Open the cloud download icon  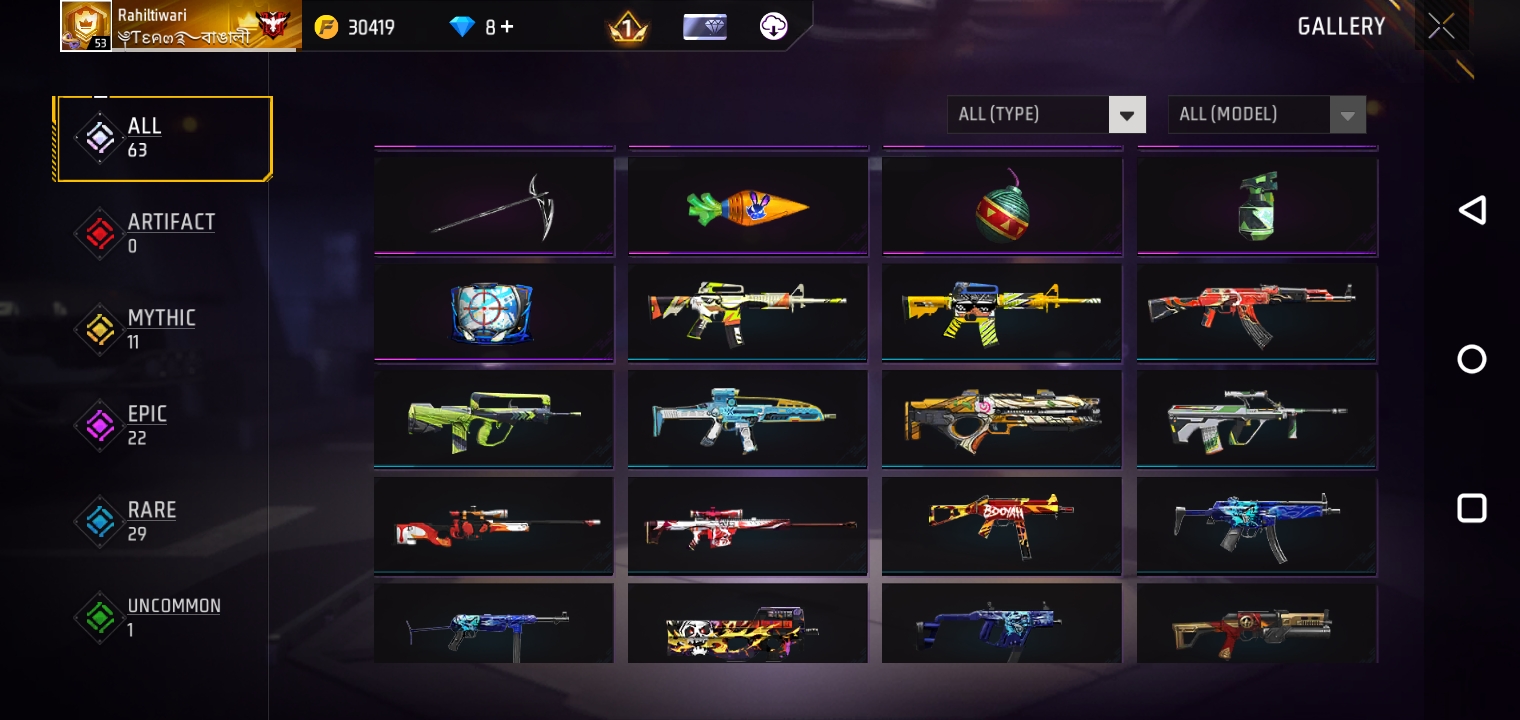click(x=772, y=27)
